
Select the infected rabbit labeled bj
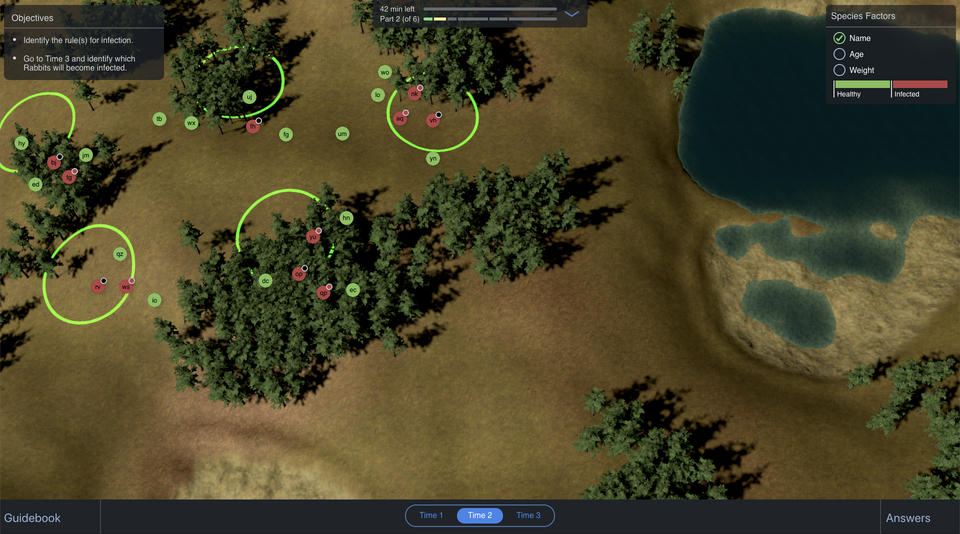pyautogui.click(x=54, y=162)
